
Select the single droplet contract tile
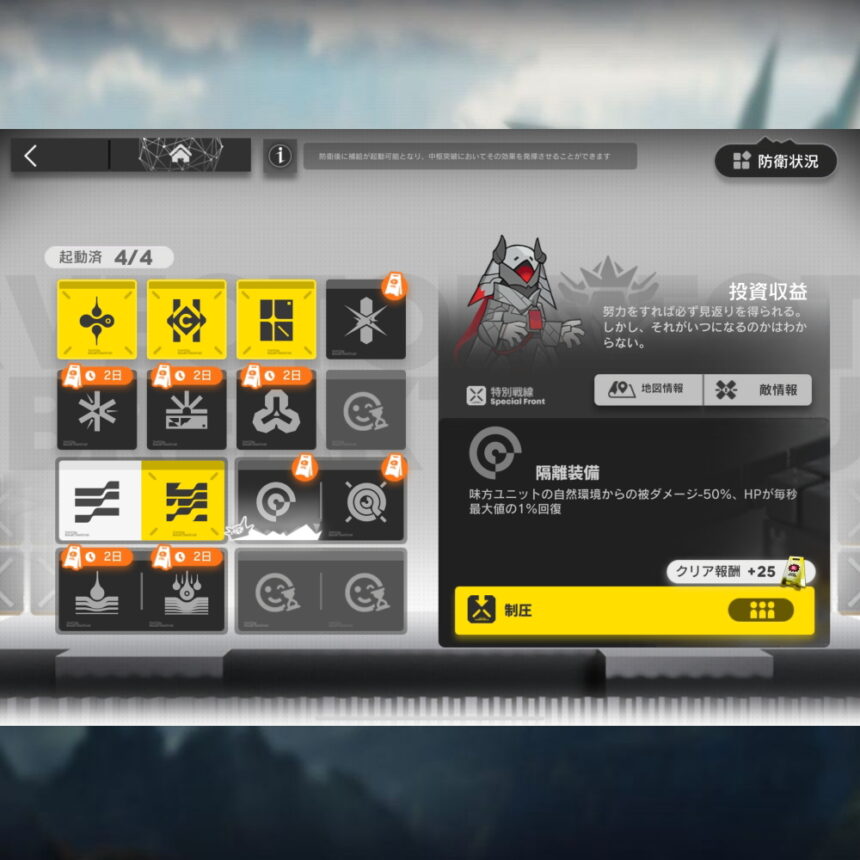pos(98,591)
